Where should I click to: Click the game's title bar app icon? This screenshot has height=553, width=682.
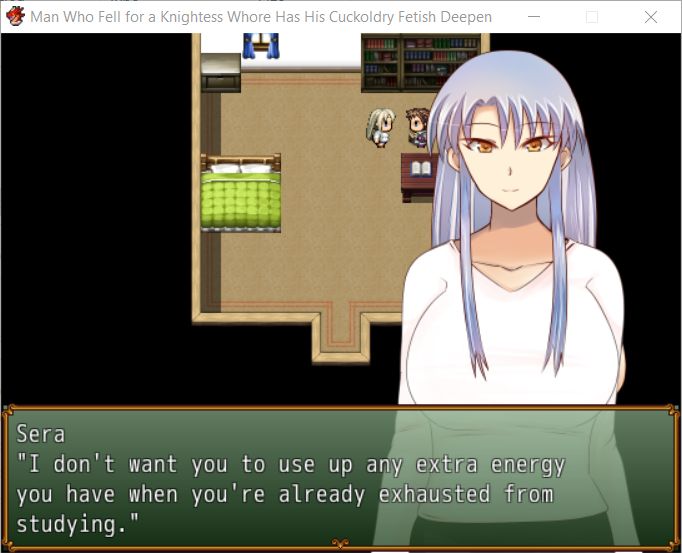15,17
